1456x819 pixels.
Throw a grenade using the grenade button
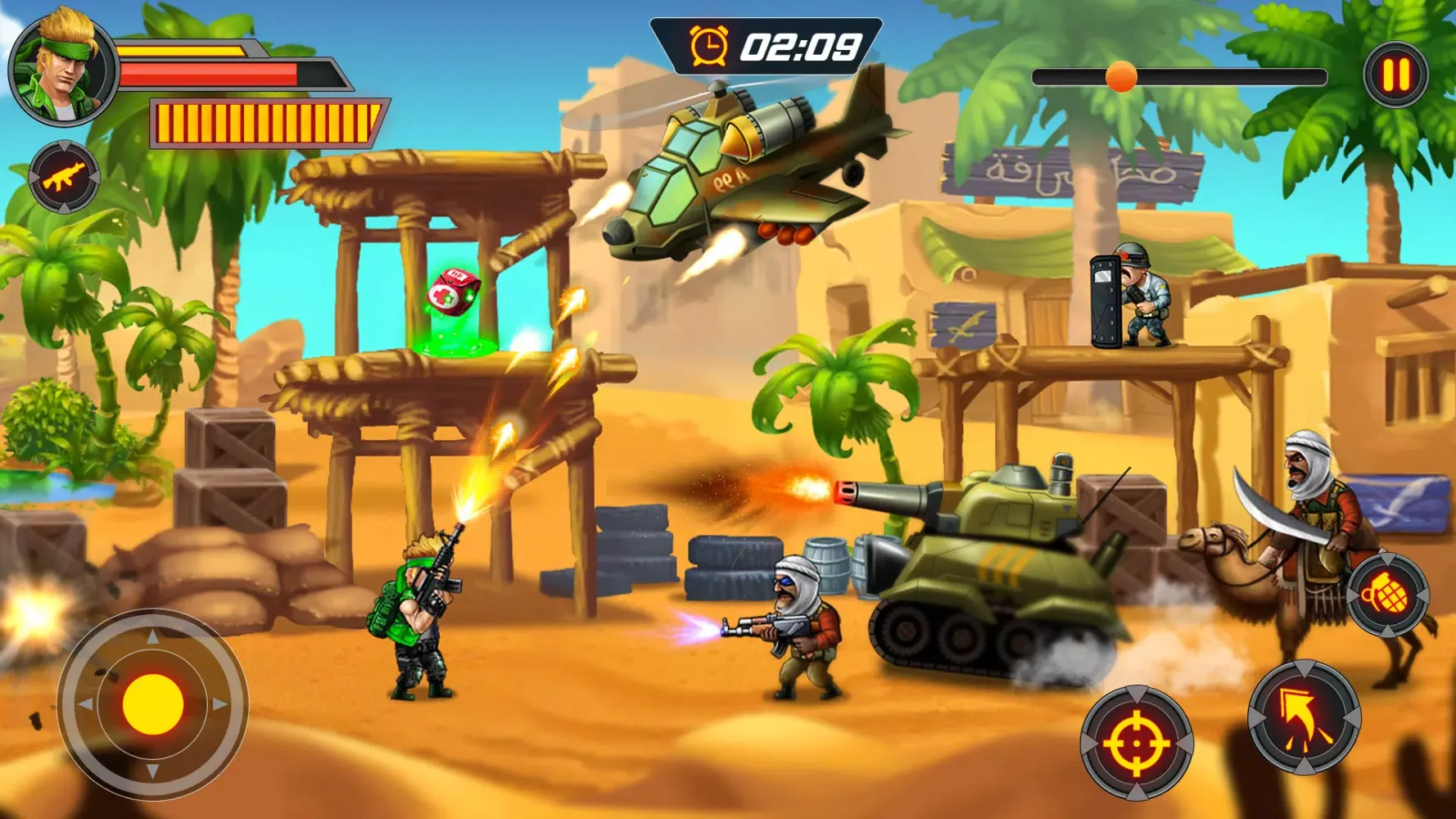(1388, 595)
